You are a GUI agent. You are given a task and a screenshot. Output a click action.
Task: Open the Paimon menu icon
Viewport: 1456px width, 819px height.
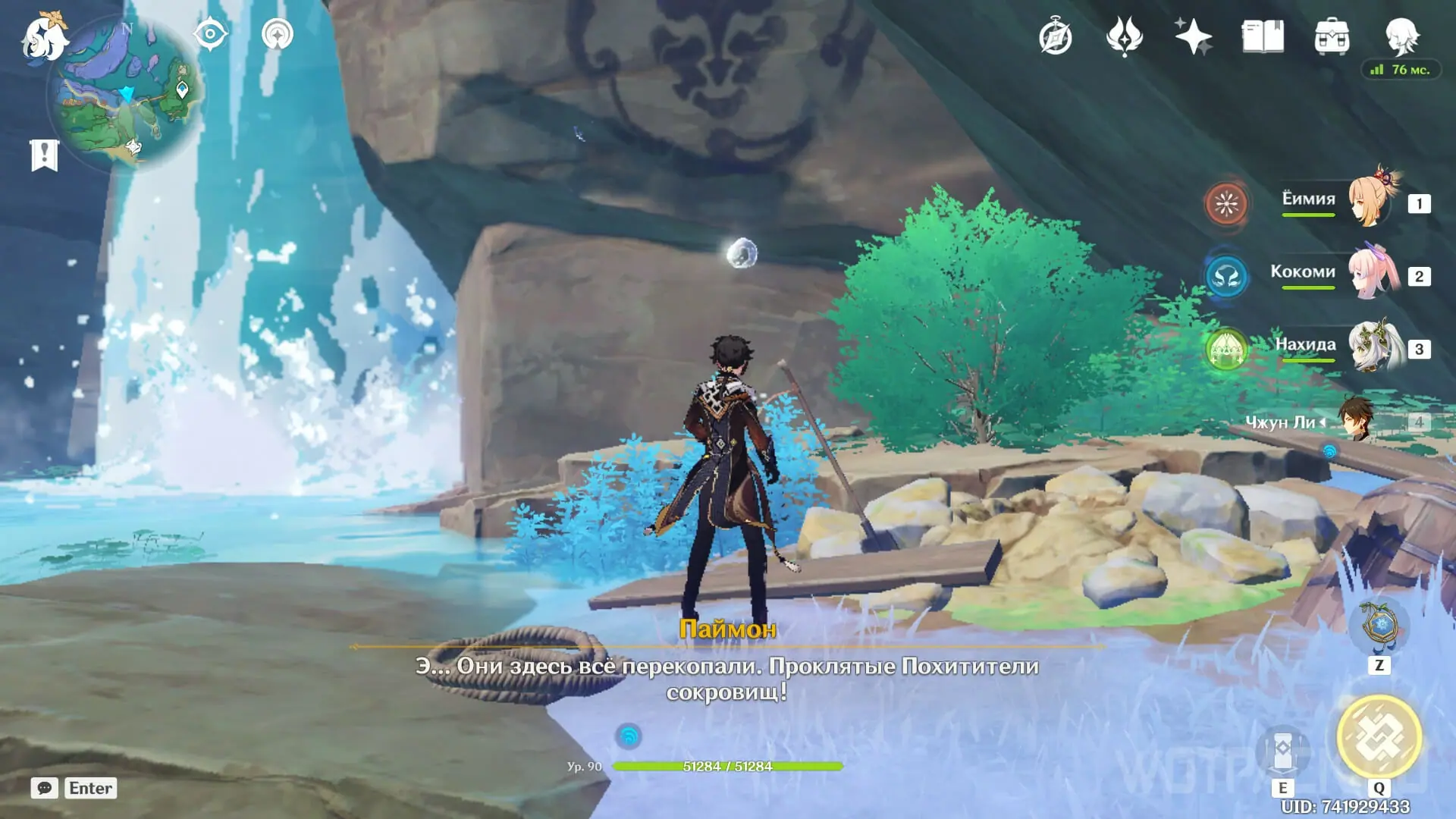42,38
